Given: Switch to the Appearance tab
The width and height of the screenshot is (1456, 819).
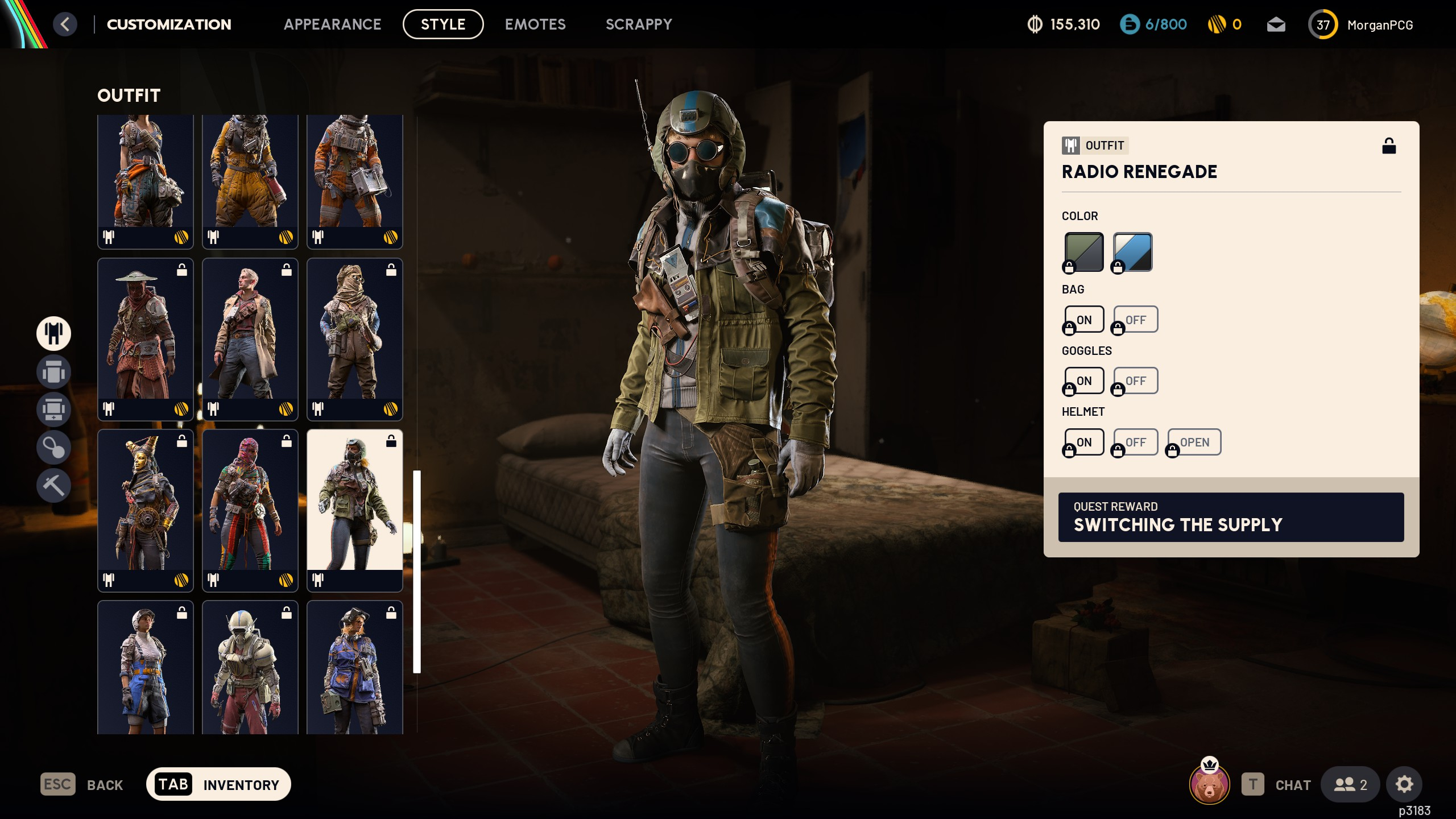Looking at the screenshot, I should (x=332, y=24).
